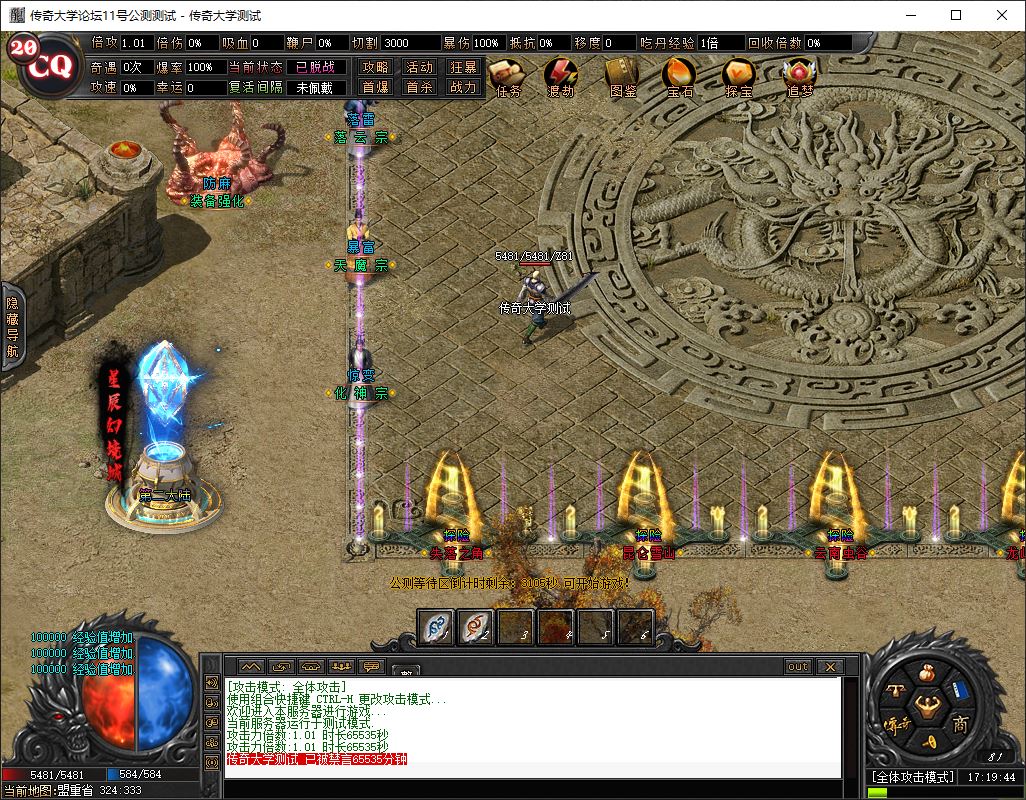
Task: Open the 首爆 first-drop panel
Action: [376, 87]
